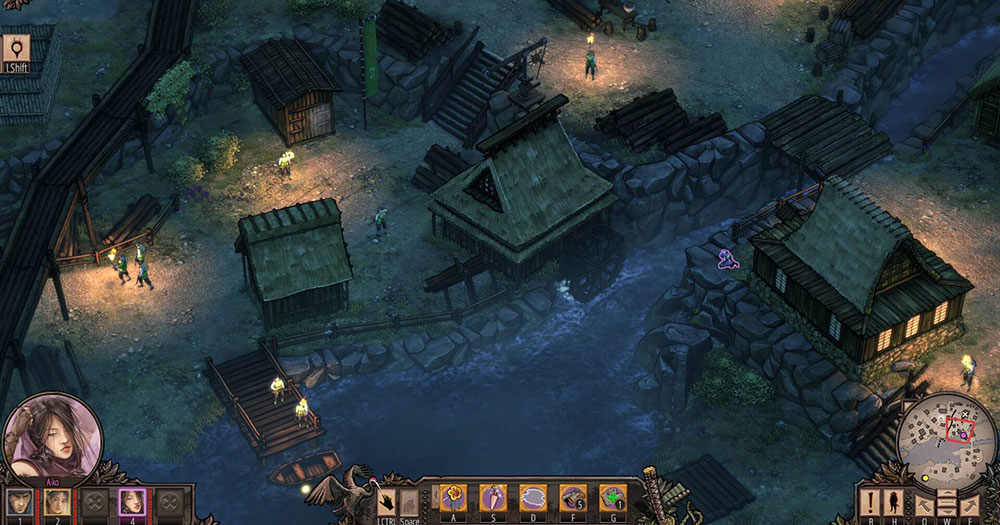Viewport: 1000px width, 525px height.
Task: Activate the grey cloud disguise skill
Action: (x=533, y=498)
